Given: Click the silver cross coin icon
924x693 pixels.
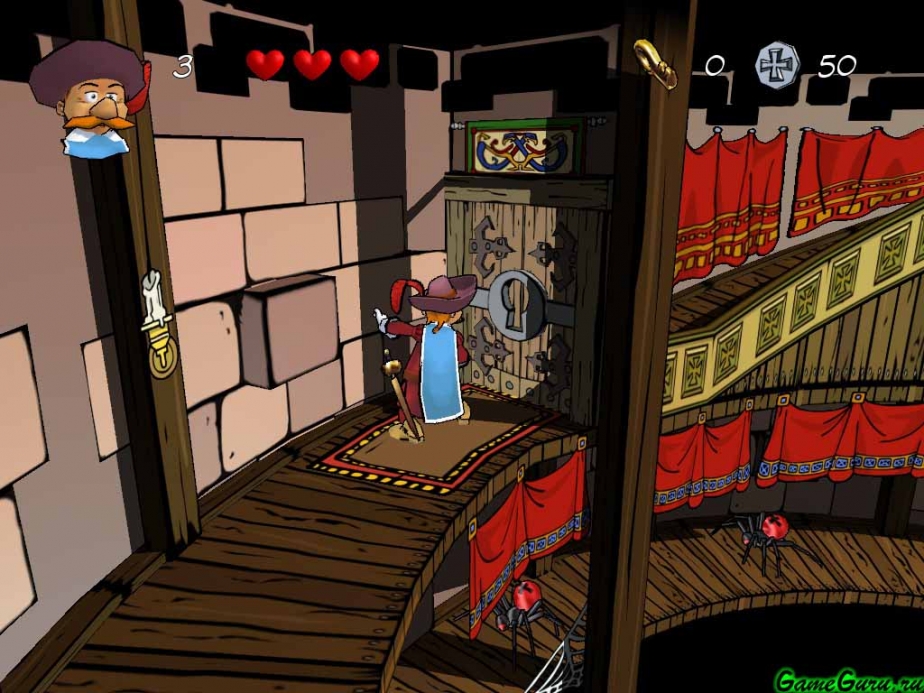Looking at the screenshot, I should (775, 64).
